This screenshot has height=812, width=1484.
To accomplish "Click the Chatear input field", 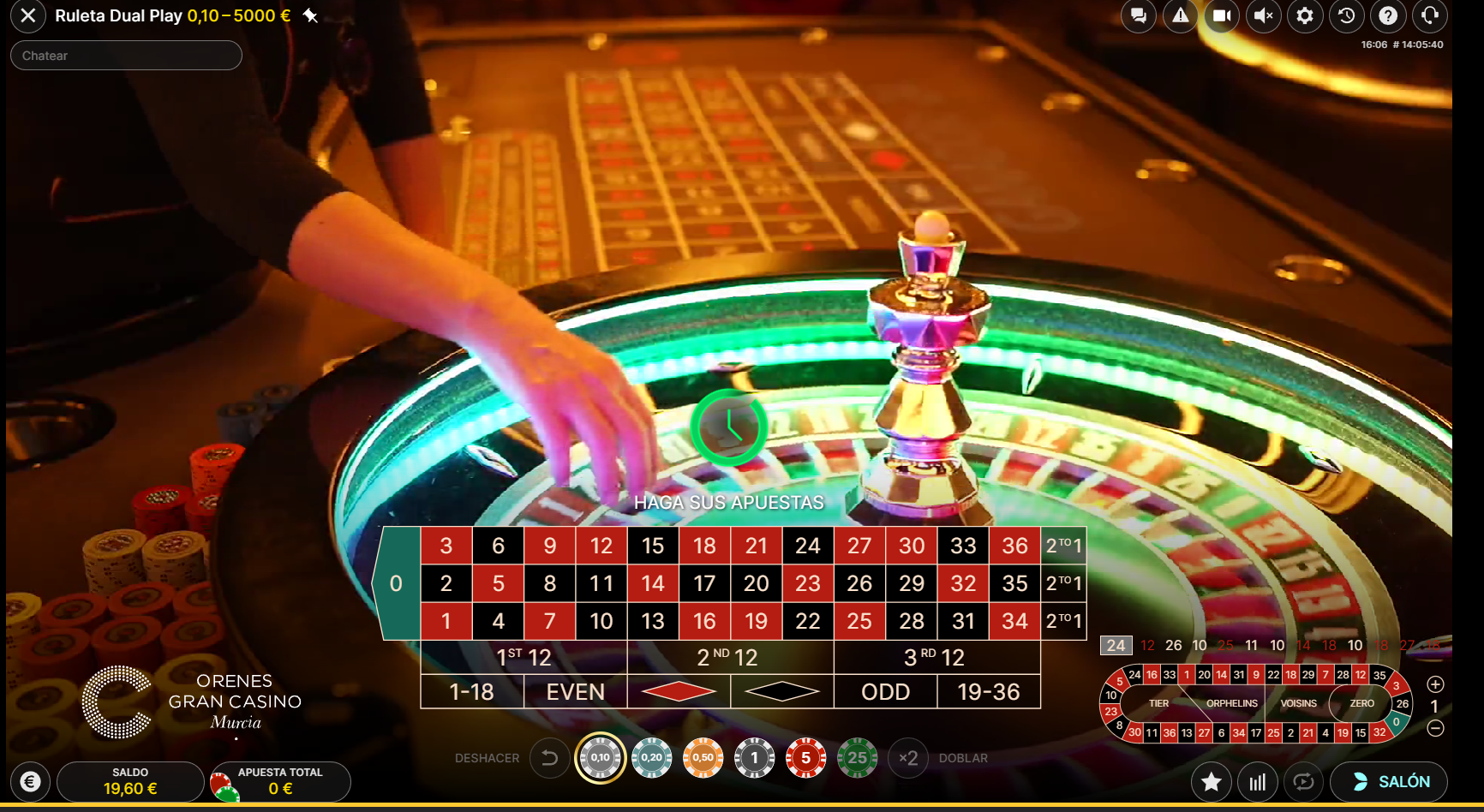I will coord(126,55).
